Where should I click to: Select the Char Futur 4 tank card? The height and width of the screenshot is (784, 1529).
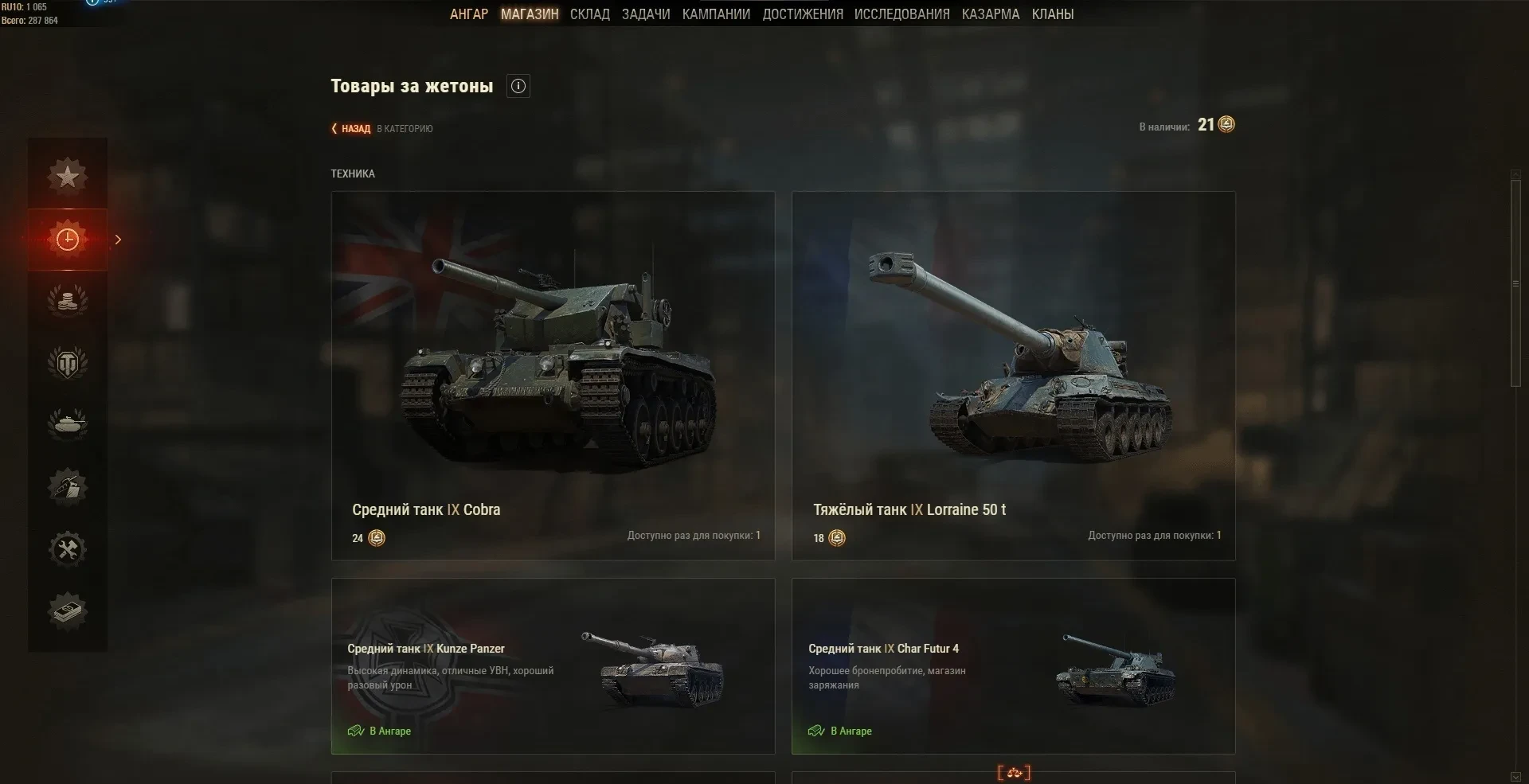1013,666
